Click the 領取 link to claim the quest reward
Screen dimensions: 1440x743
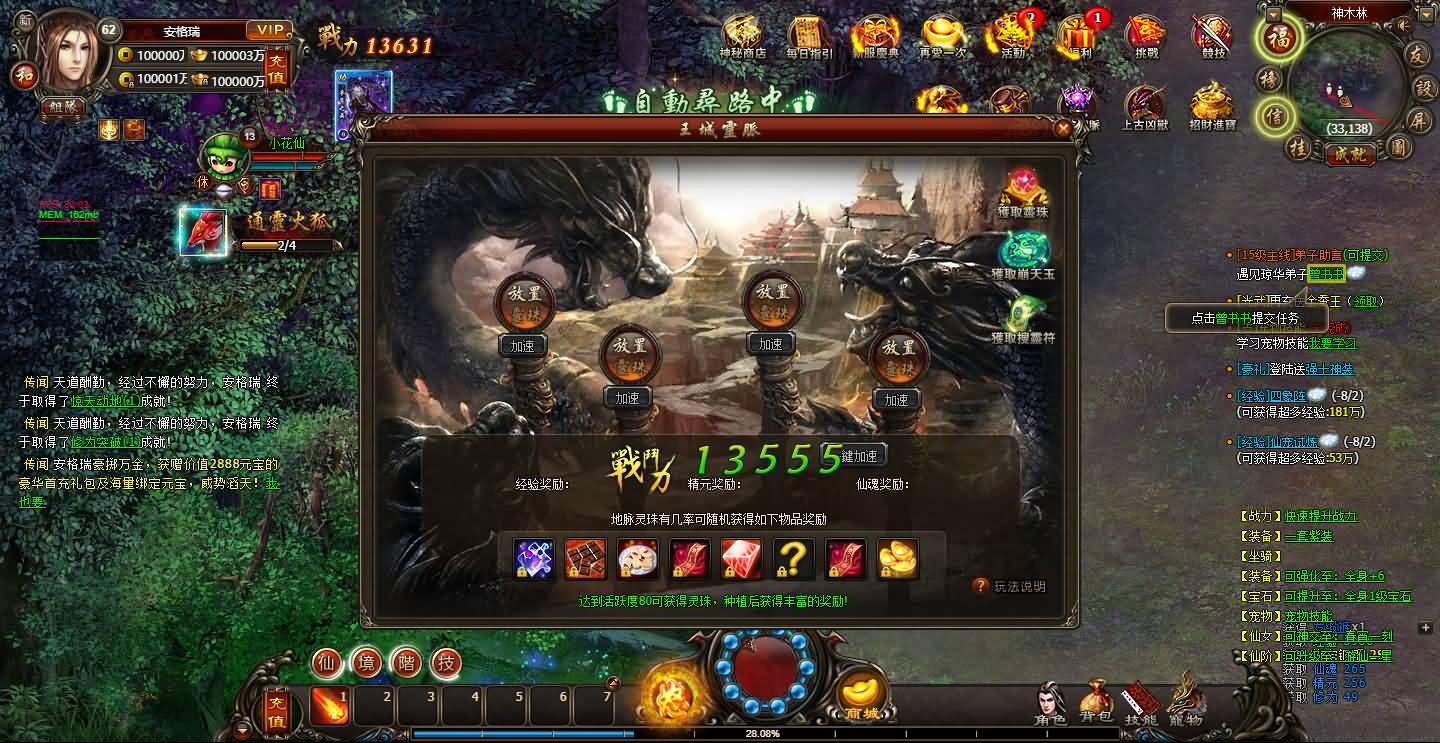coord(1366,301)
